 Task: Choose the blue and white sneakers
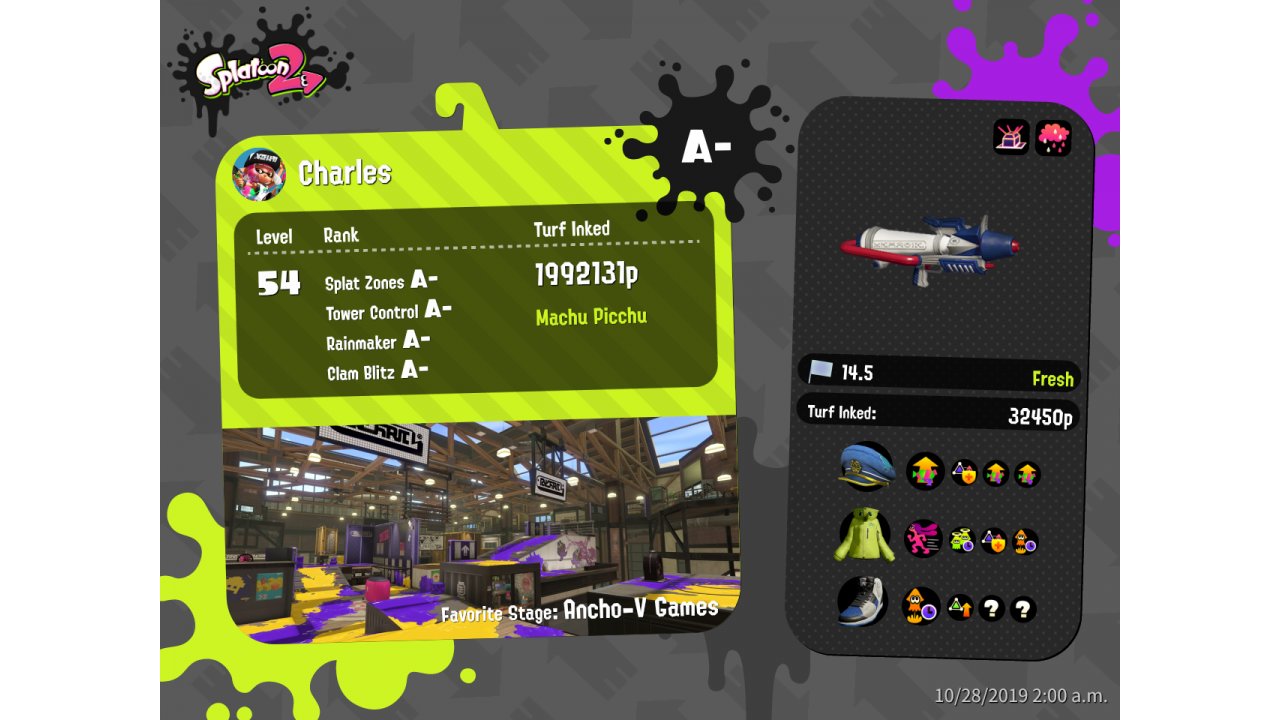pyautogui.click(x=863, y=602)
